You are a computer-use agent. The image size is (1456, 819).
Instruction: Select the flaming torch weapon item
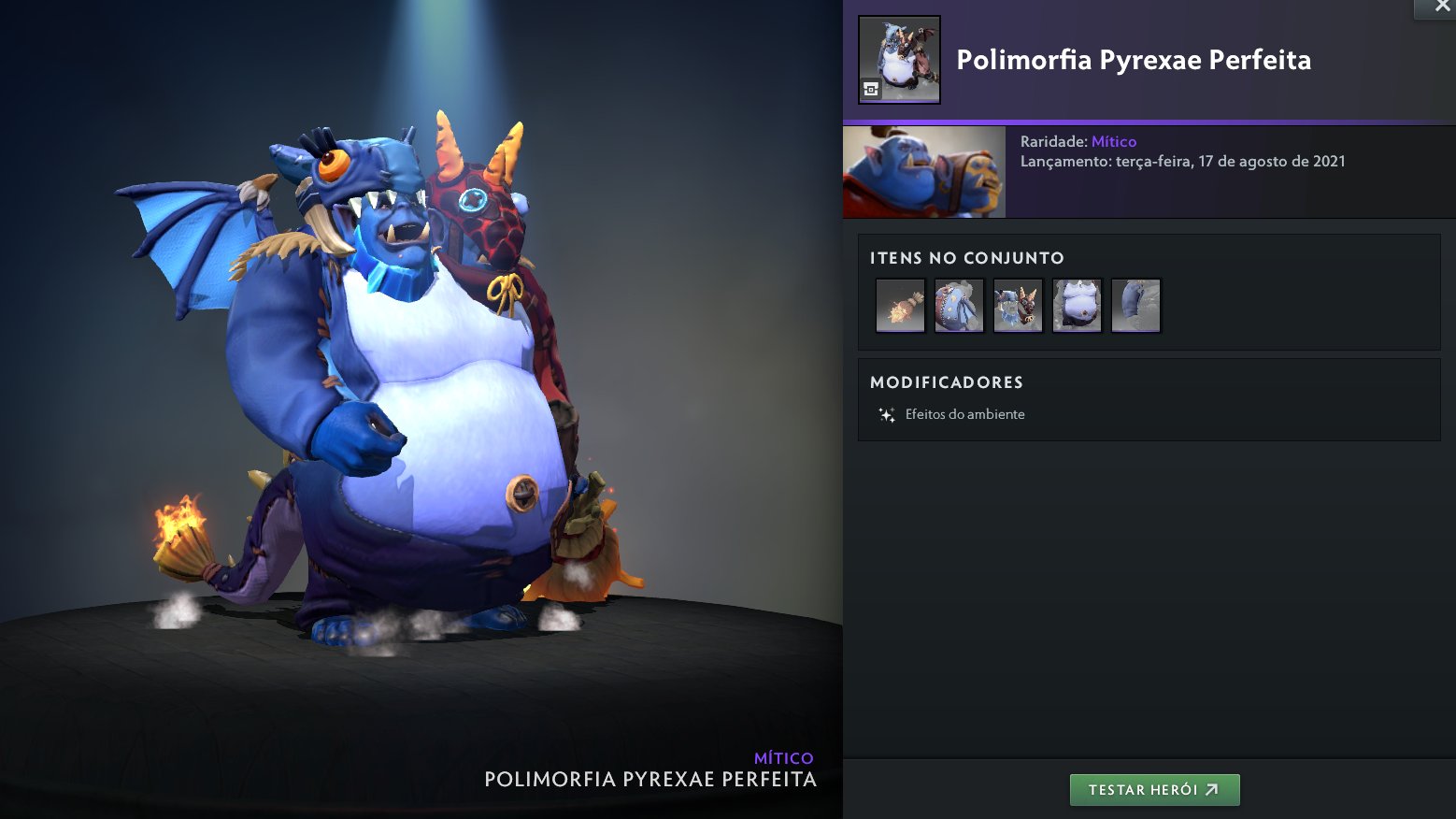(900, 306)
